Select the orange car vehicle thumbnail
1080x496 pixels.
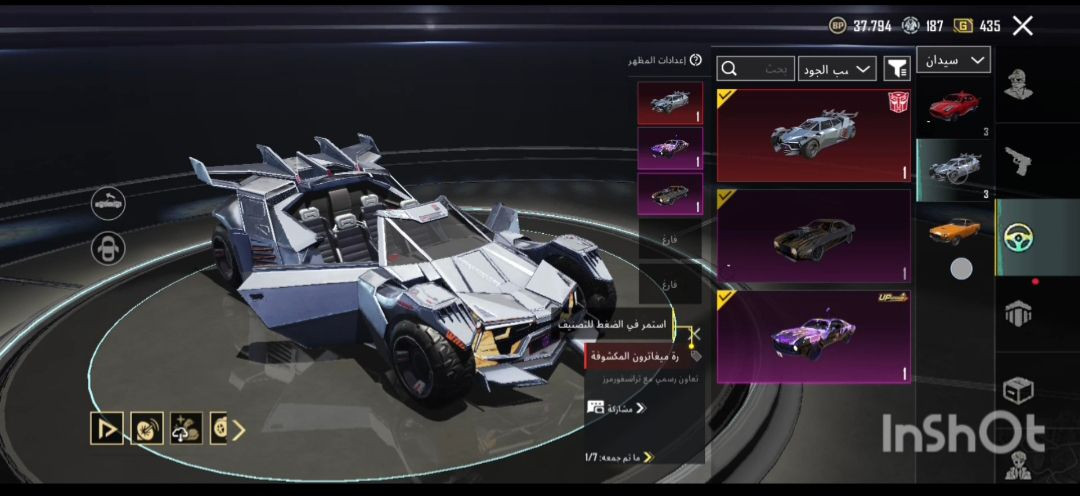pyautogui.click(x=953, y=229)
